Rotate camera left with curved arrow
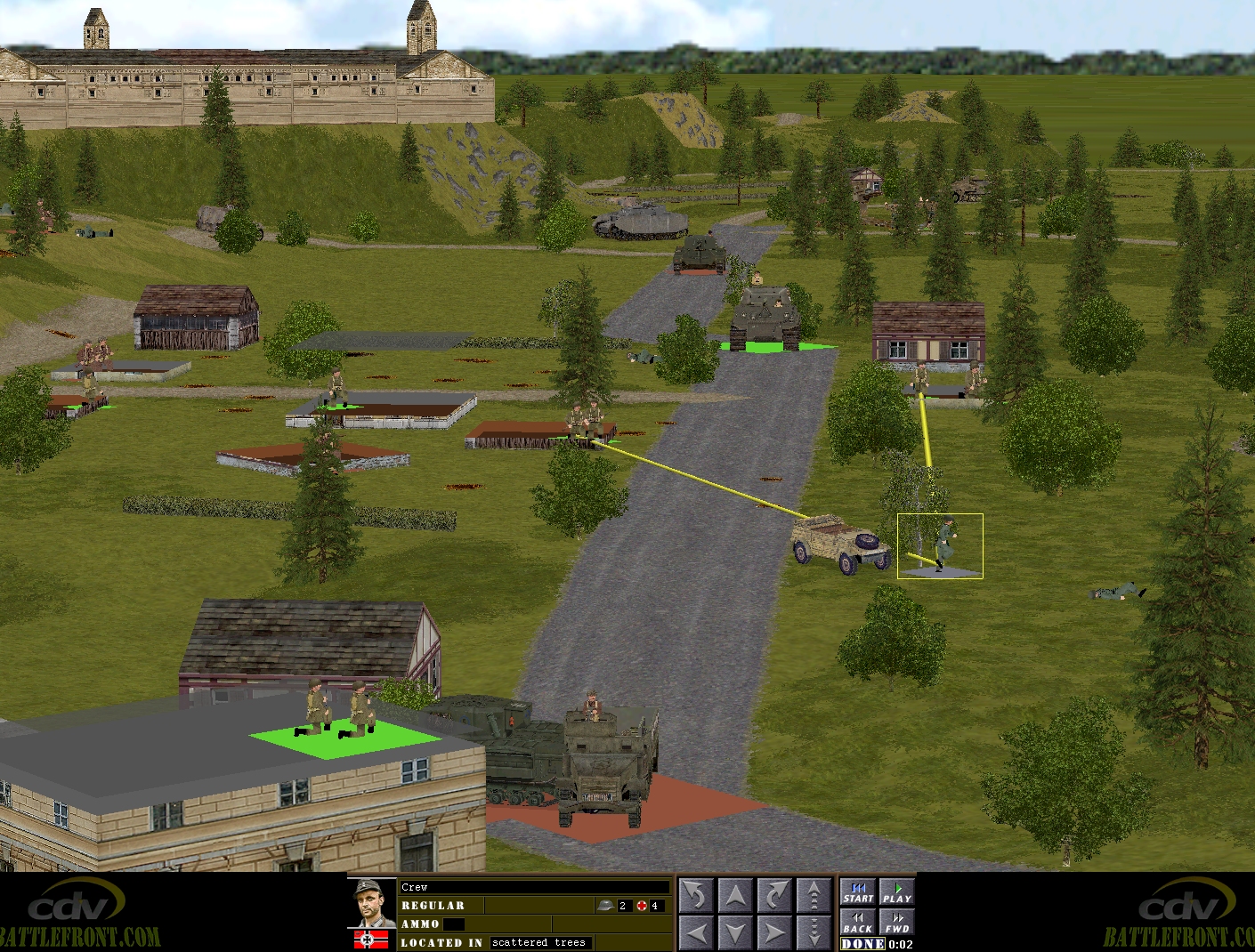Screen dimensions: 1255x952 pos(696,895)
